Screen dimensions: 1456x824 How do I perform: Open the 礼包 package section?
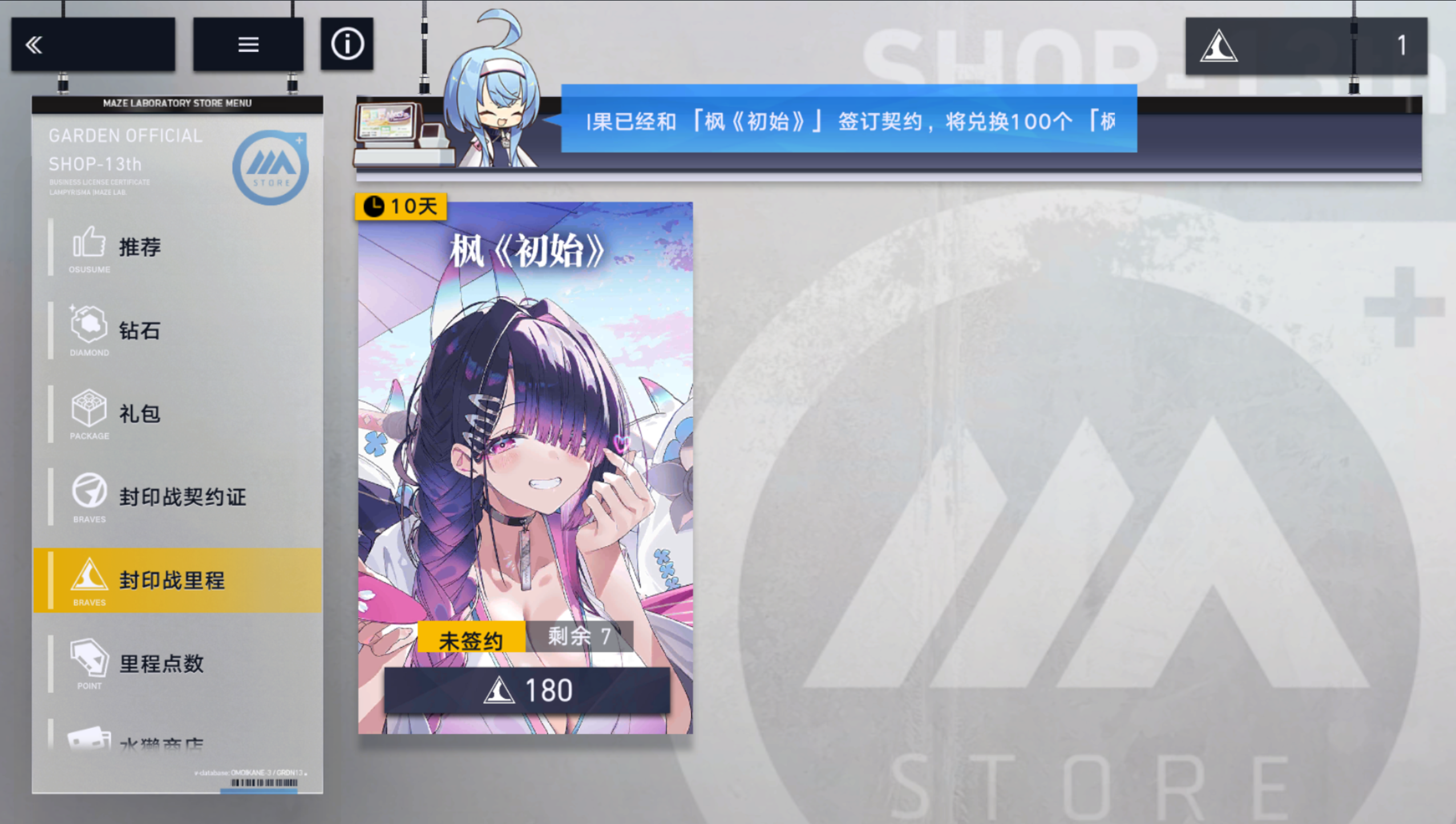pyautogui.click(x=139, y=413)
